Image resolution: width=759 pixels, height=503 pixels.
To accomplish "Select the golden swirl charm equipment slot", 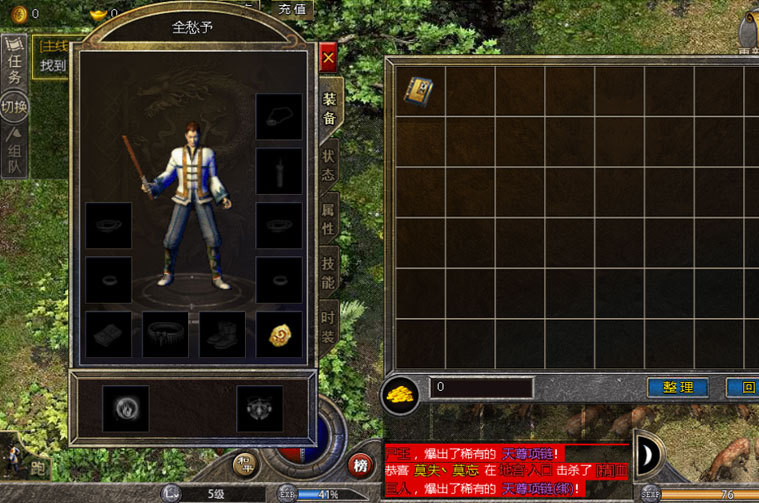I will [x=278, y=335].
